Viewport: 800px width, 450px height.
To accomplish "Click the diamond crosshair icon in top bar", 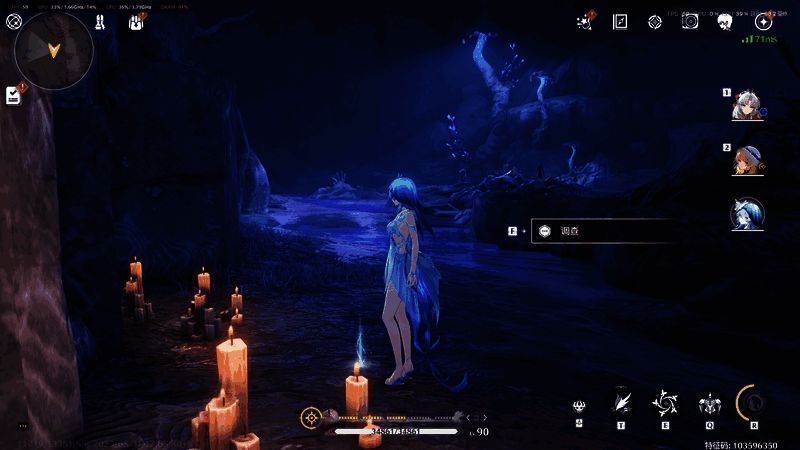I will click(655, 21).
